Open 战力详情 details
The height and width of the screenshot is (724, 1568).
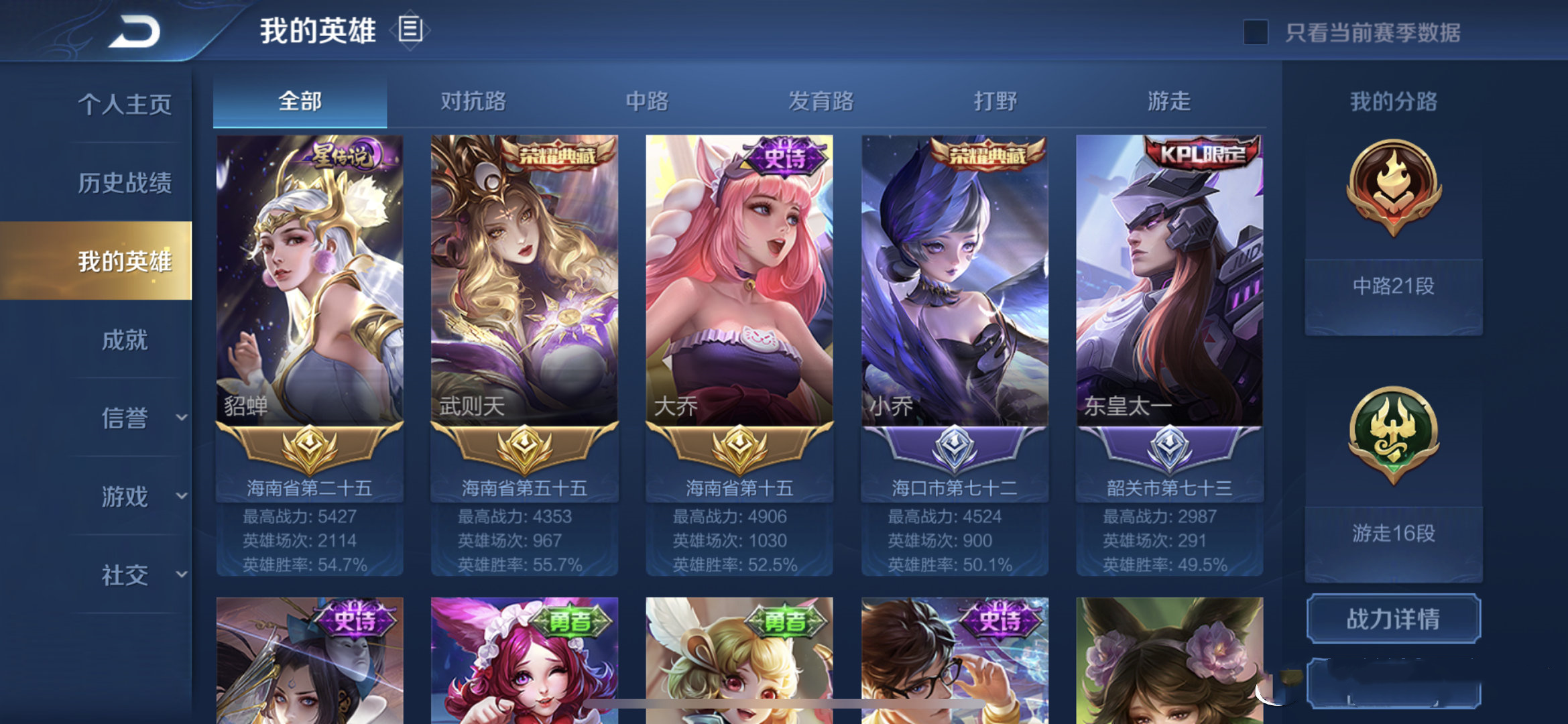pos(1393,620)
